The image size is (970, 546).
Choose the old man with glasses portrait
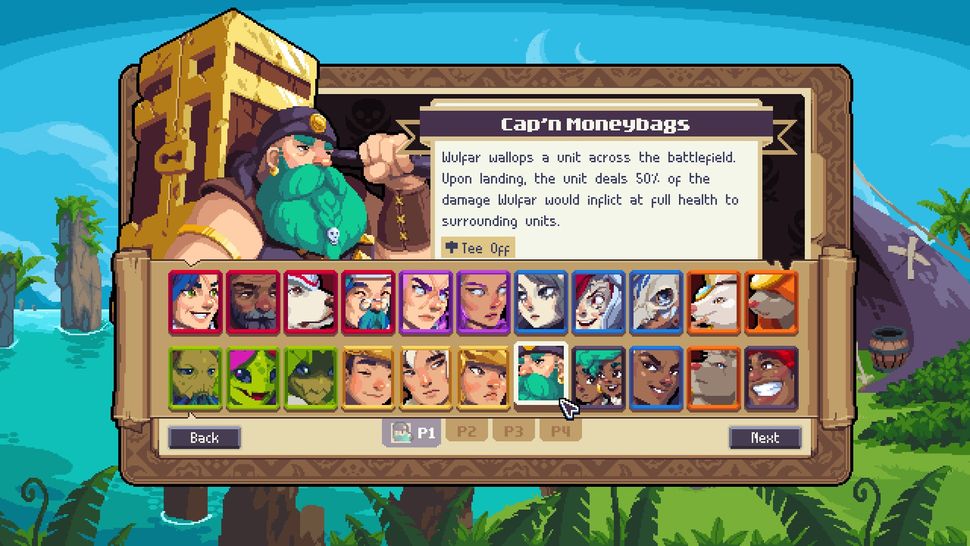tap(368, 301)
